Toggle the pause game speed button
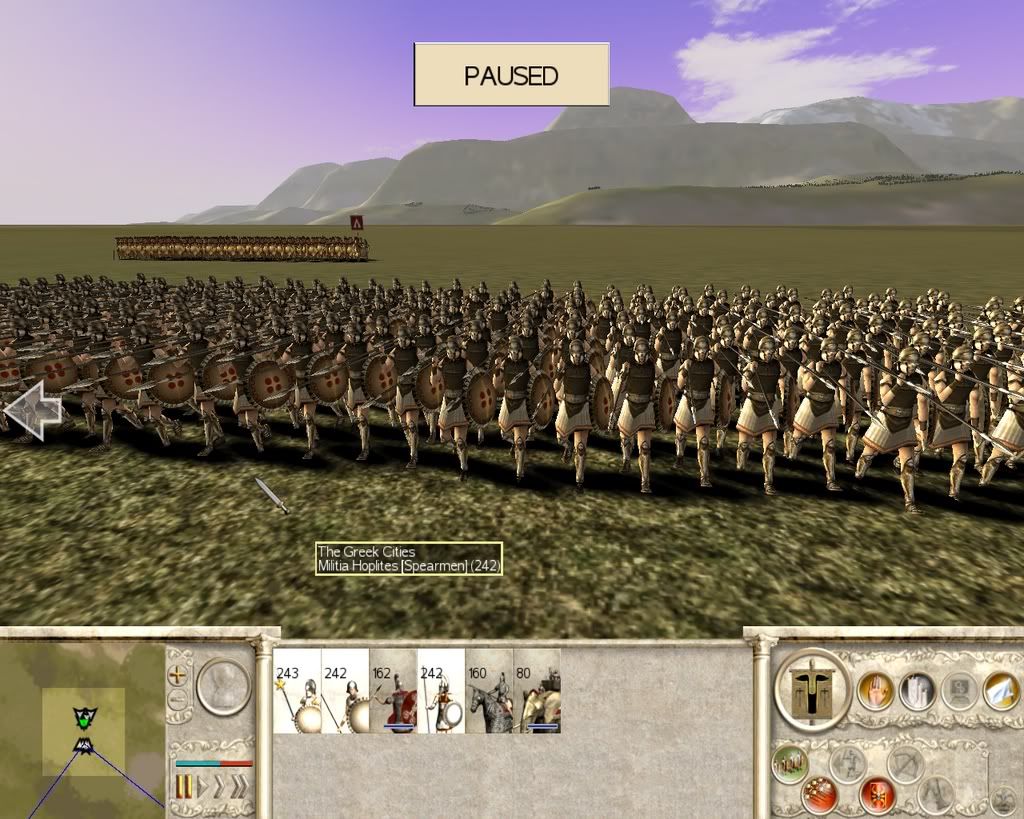The height and width of the screenshot is (819, 1024). click(184, 786)
